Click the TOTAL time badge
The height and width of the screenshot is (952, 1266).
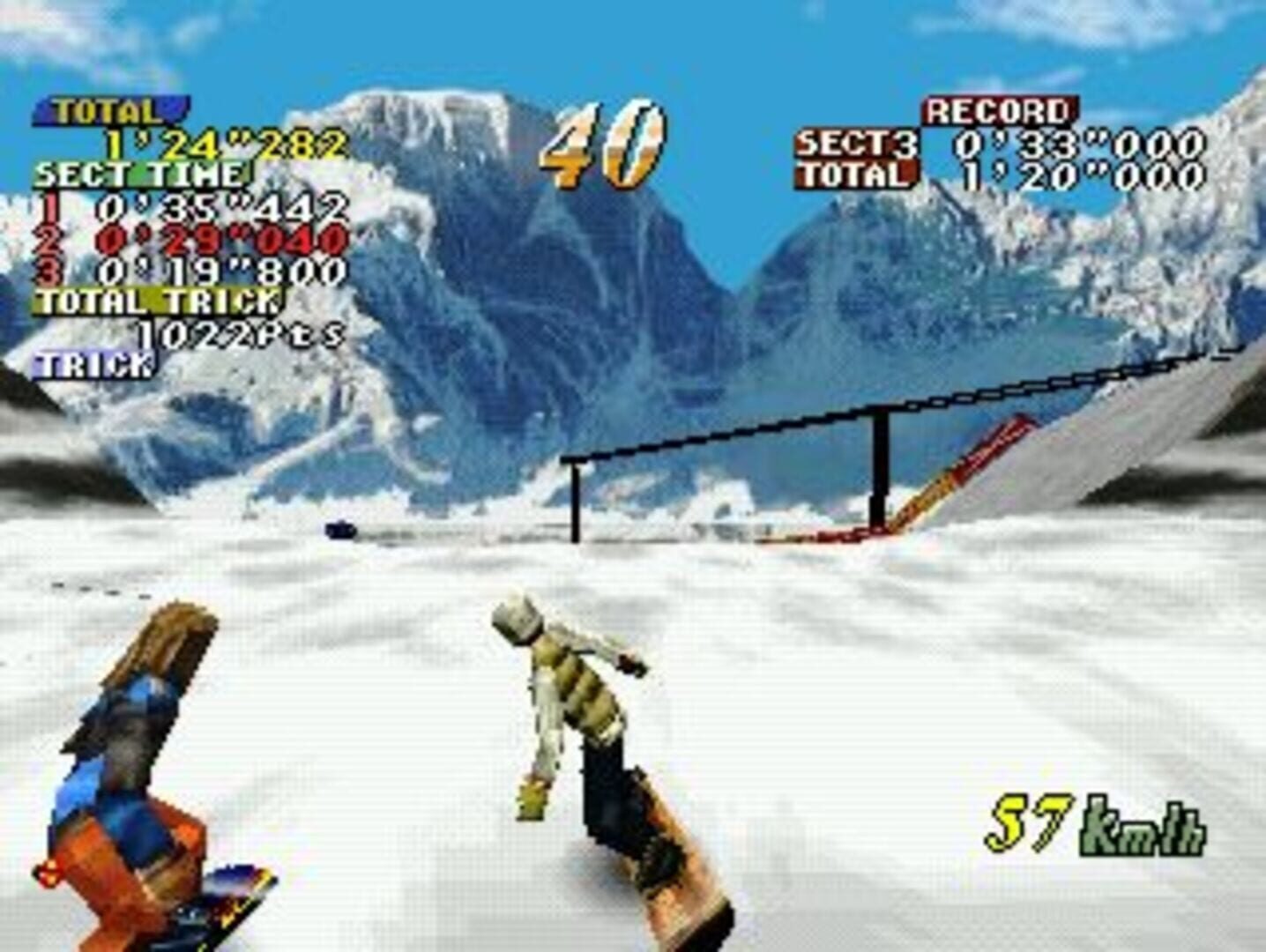tap(106, 110)
